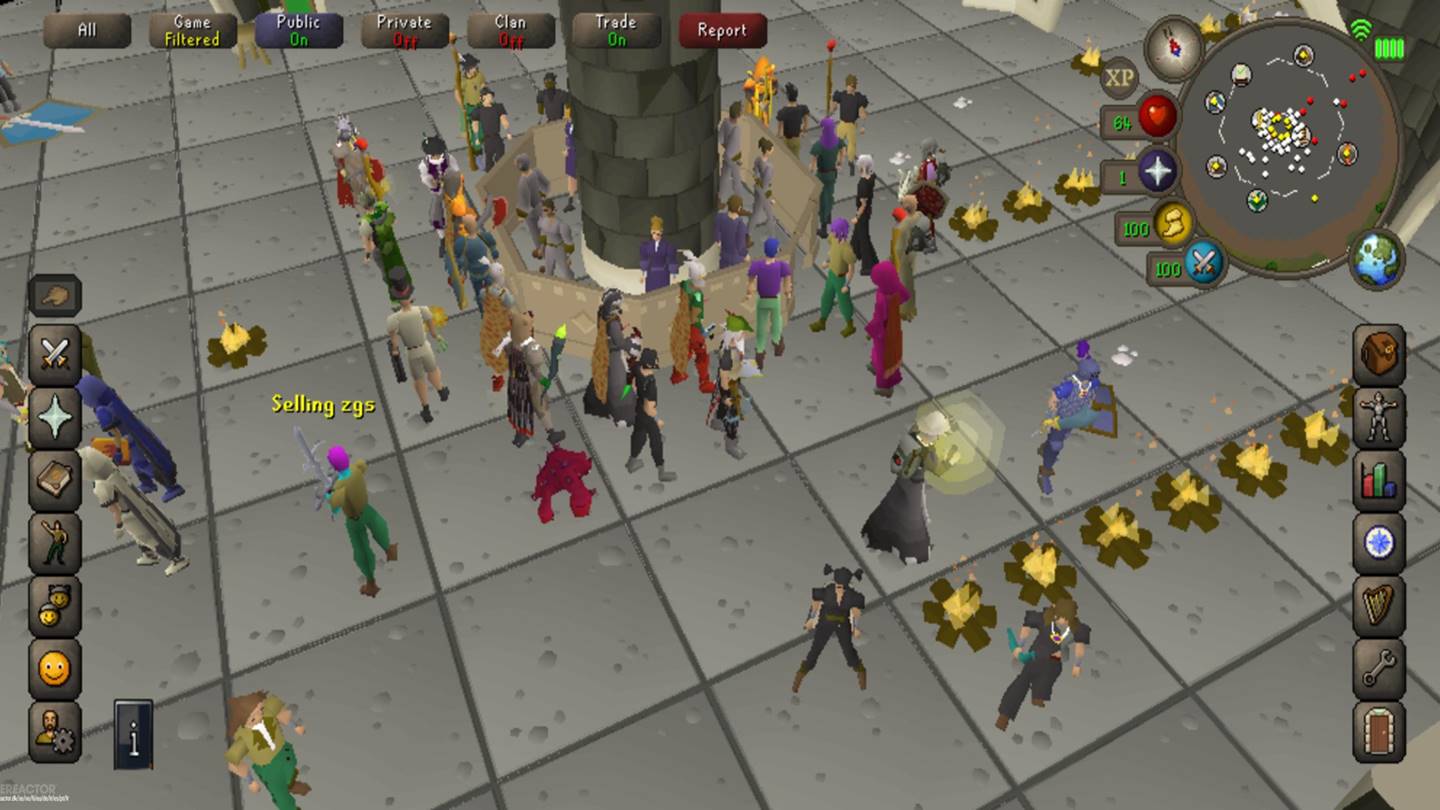Open combat options with crossed swords icon
1440x810 pixels.
[x=54, y=355]
